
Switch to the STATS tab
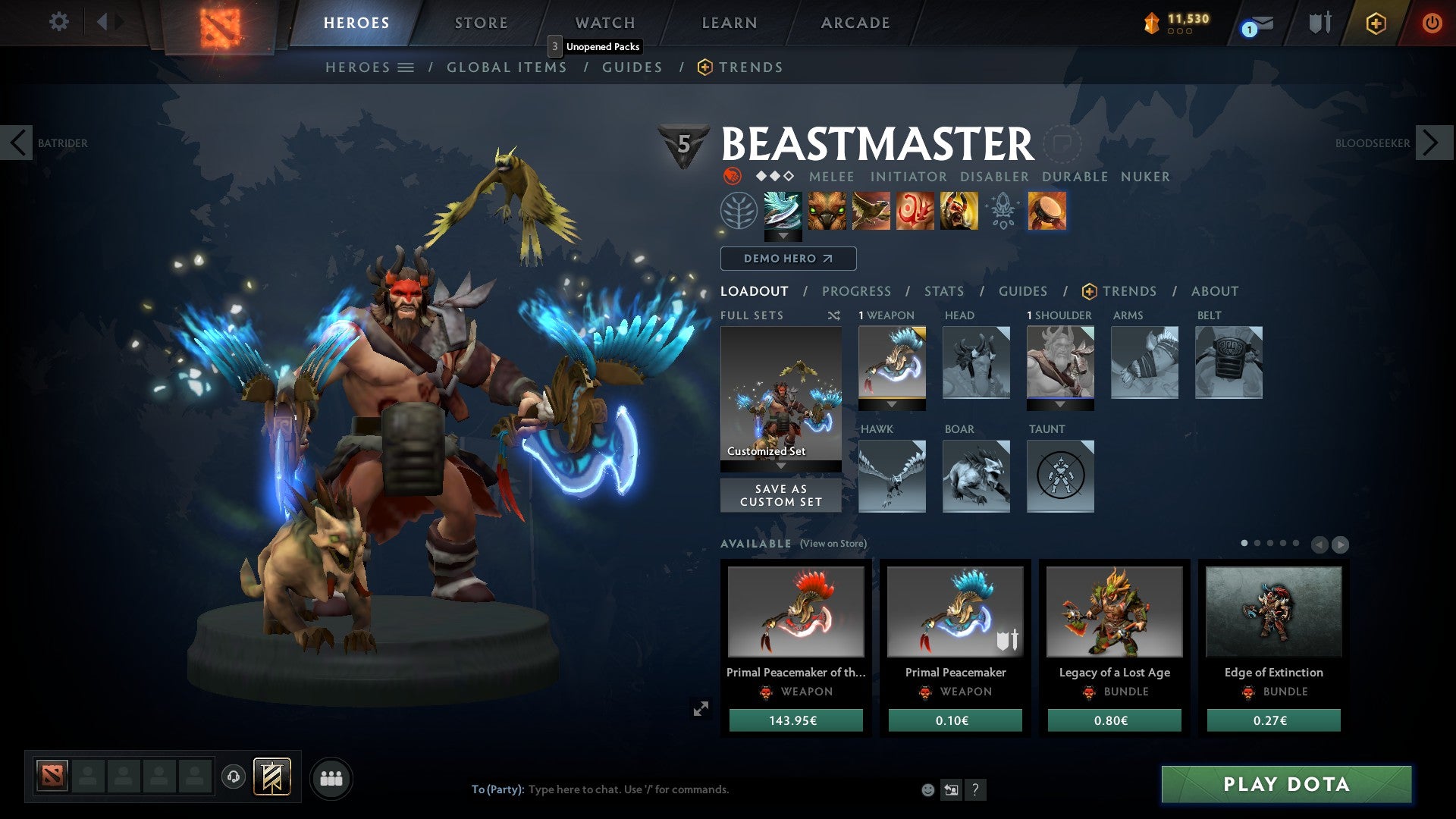(x=943, y=290)
